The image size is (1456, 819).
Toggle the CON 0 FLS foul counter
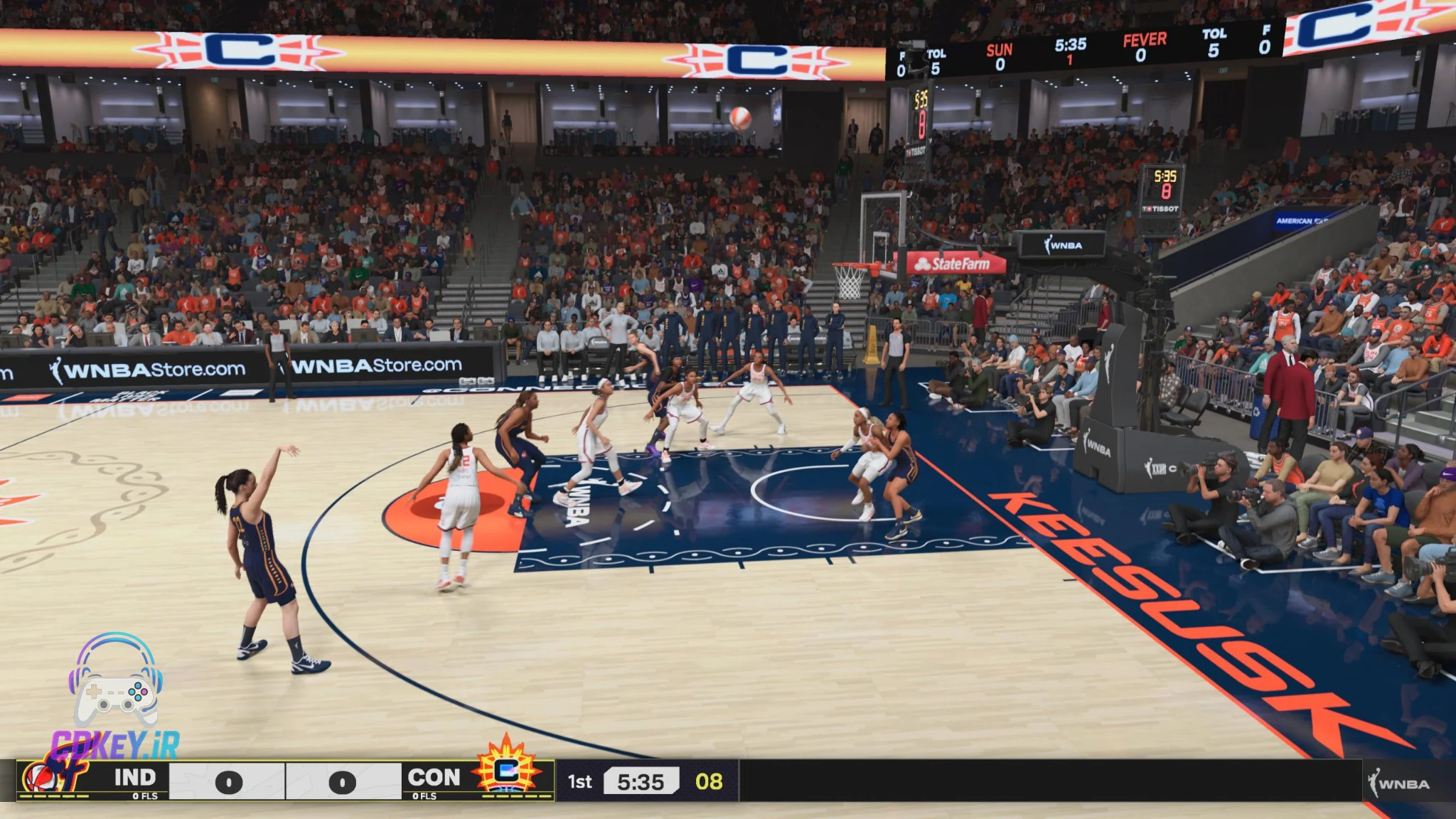point(424,796)
